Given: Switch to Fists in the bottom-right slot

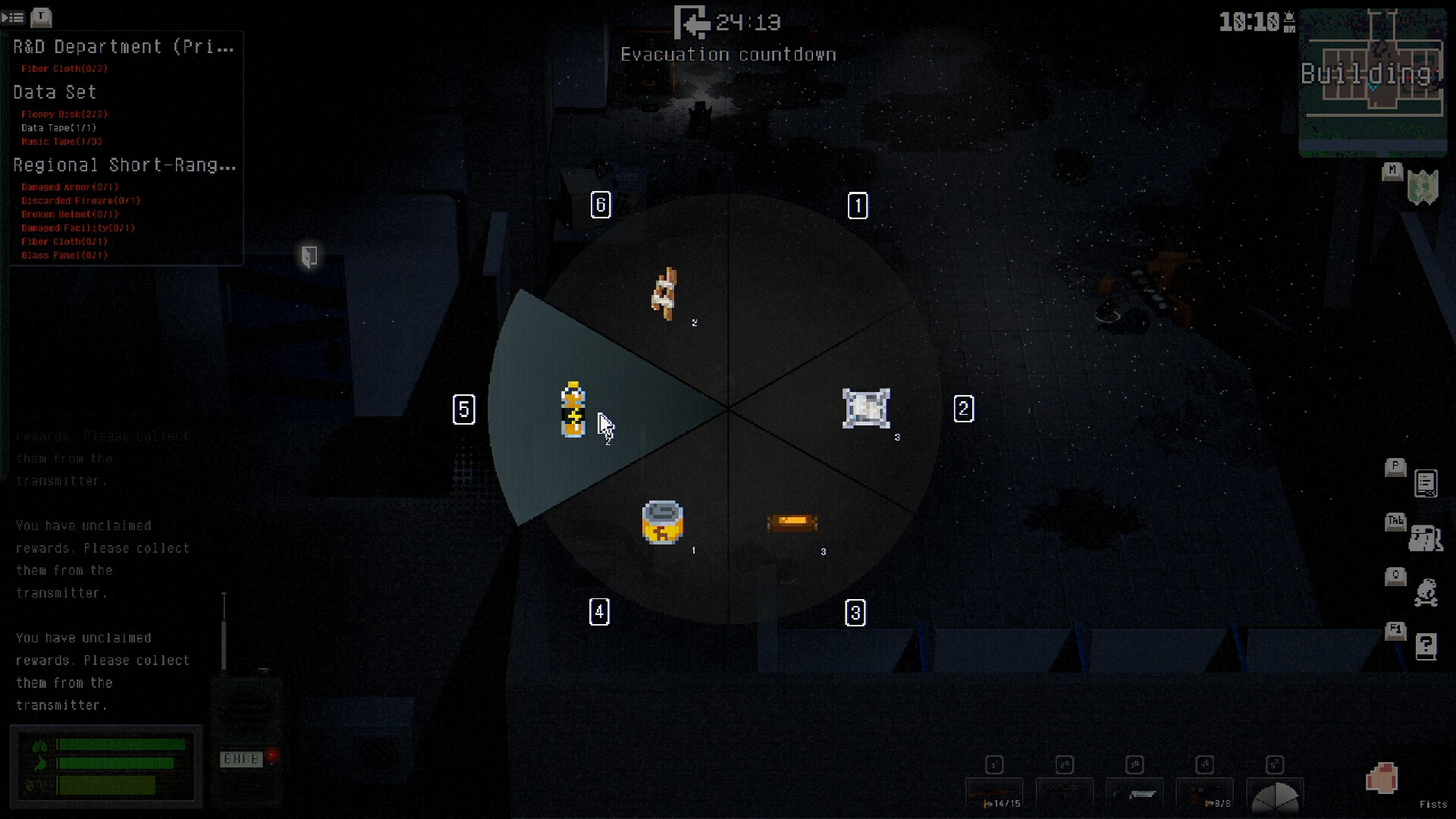Looking at the screenshot, I should 1383,778.
